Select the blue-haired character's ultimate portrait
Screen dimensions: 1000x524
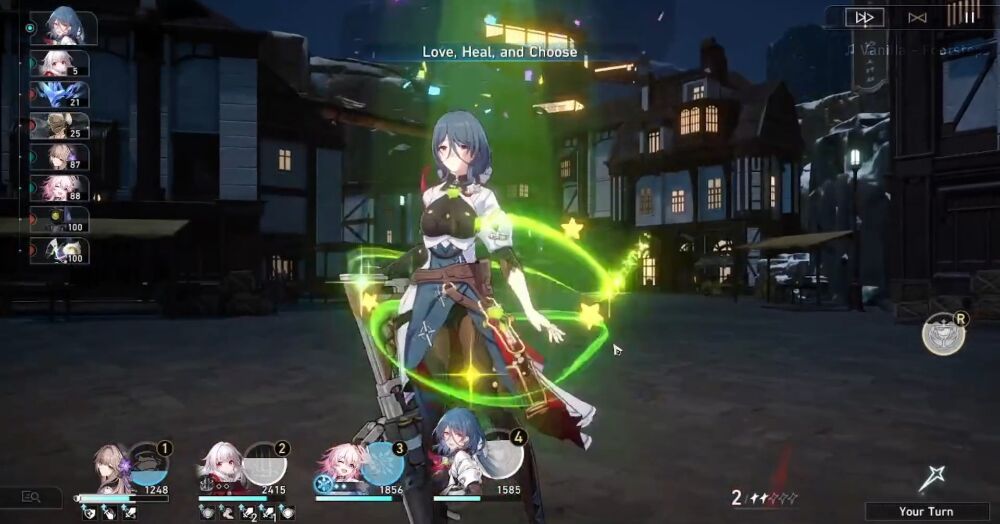point(500,462)
